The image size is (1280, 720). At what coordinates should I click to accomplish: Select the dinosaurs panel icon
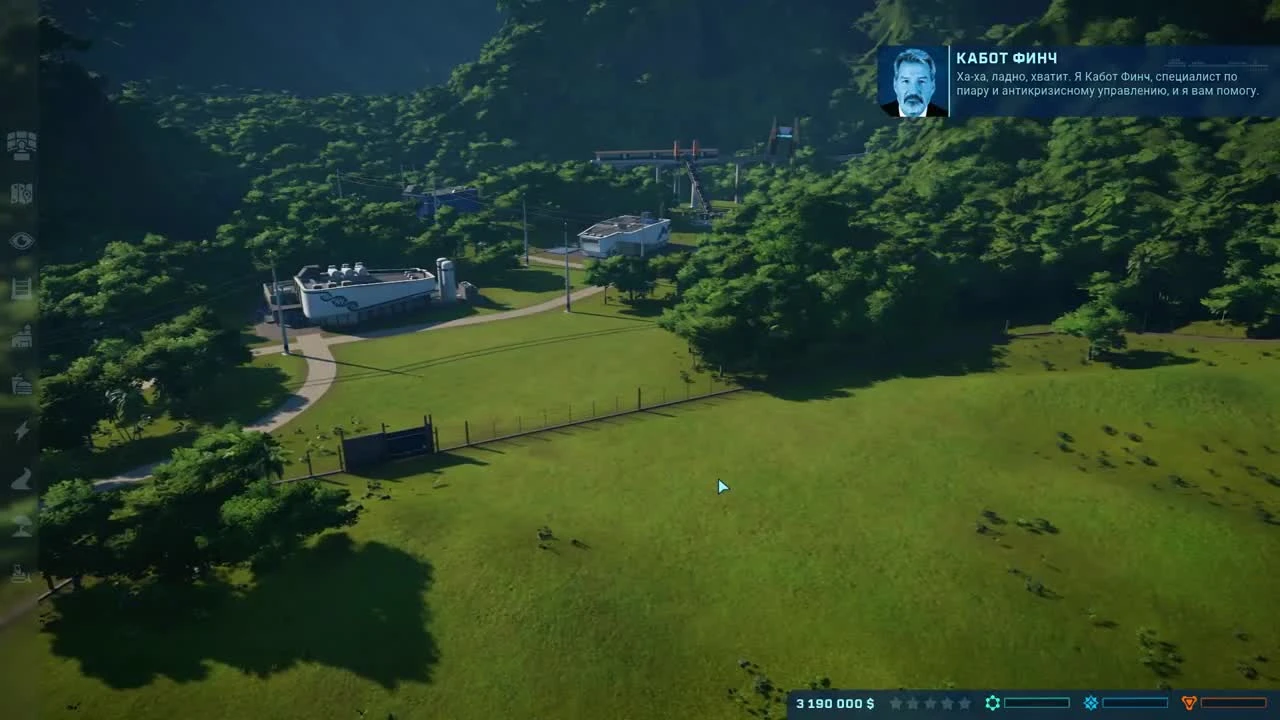pos(20,197)
